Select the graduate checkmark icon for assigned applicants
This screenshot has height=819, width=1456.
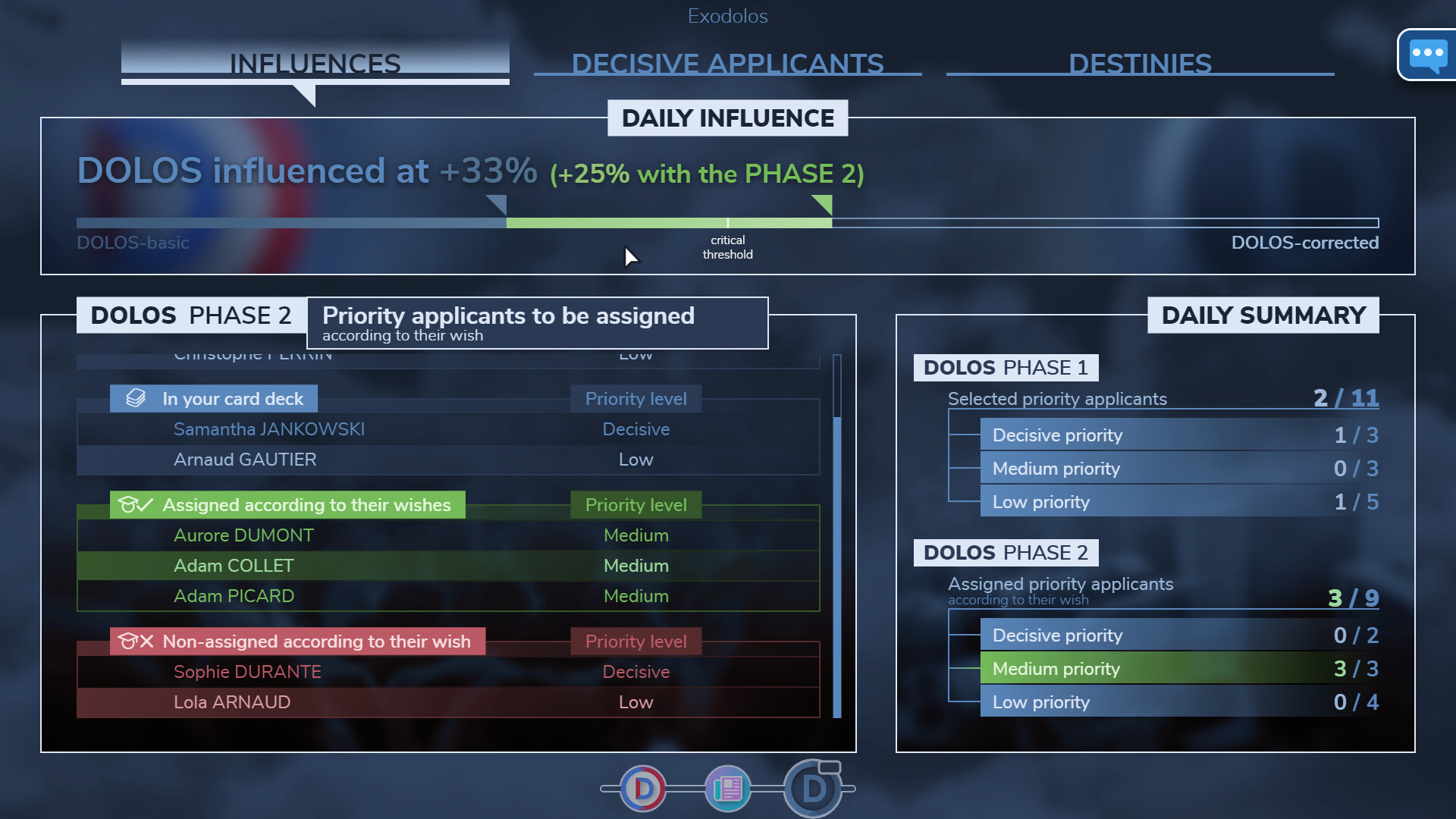[x=136, y=504]
